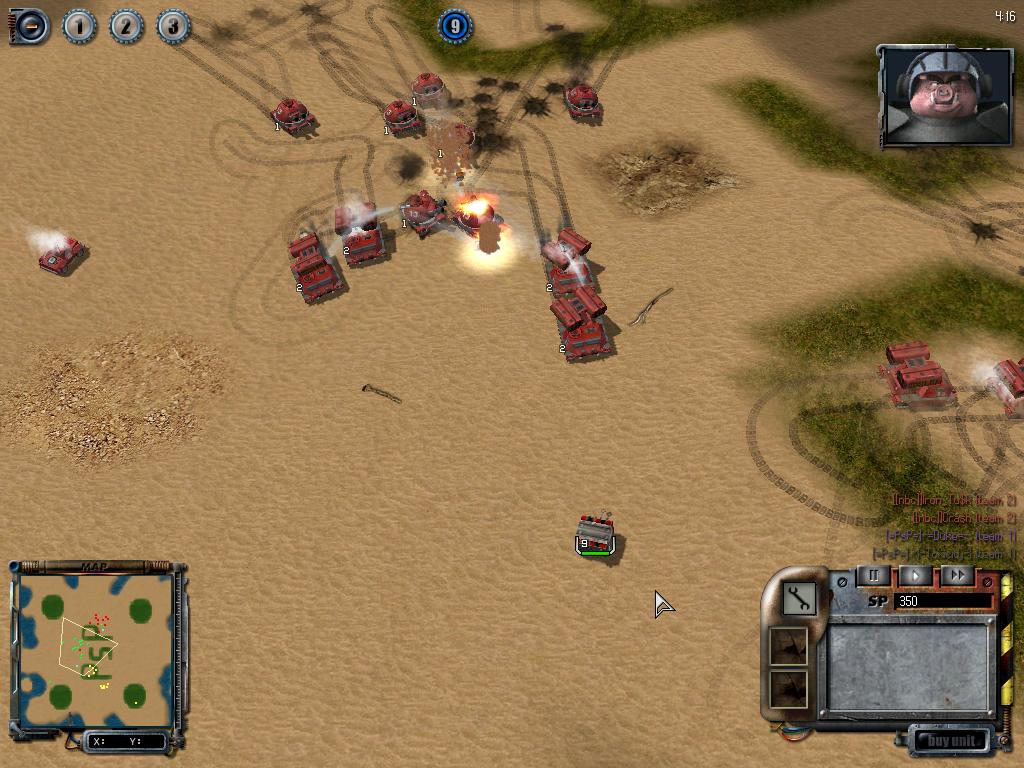Select the group 9 unit with the green health bar
Screen dimensions: 1024x768
597,535
